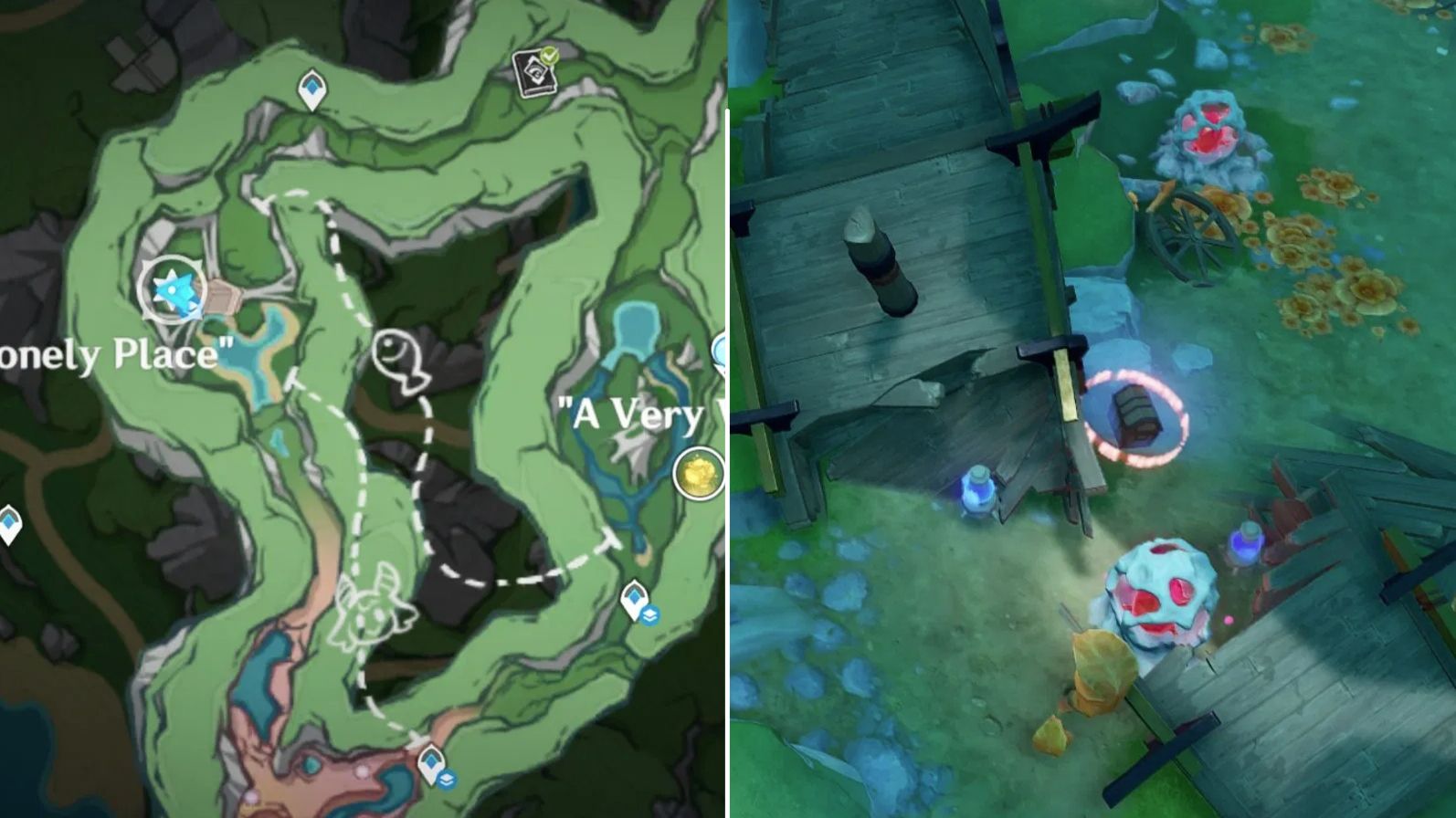The height and width of the screenshot is (818, 1456).
Task: Click the teleport waypoint at the map top
Action: click(312, 87)
